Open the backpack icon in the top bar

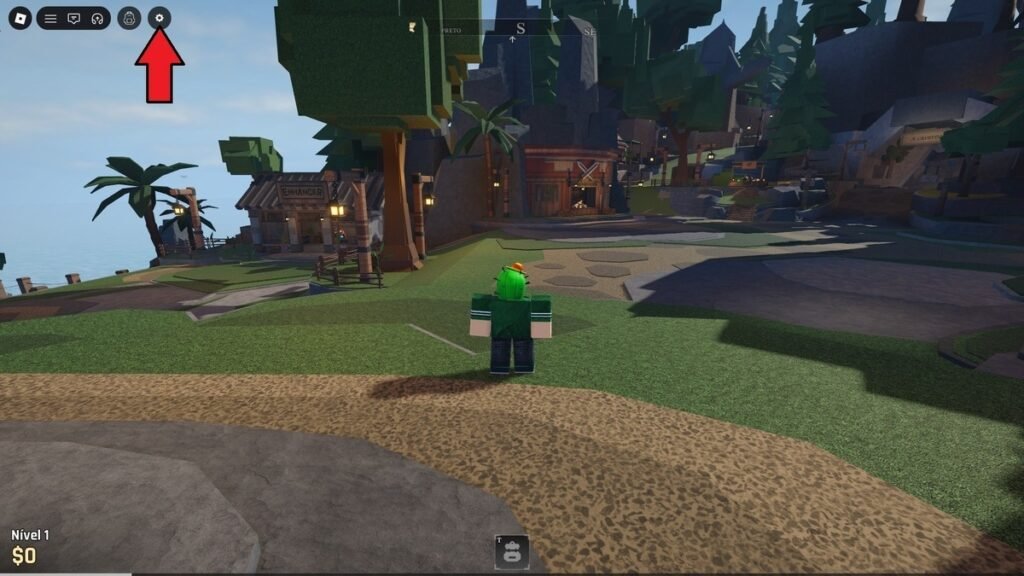click(x=129, y=18)
